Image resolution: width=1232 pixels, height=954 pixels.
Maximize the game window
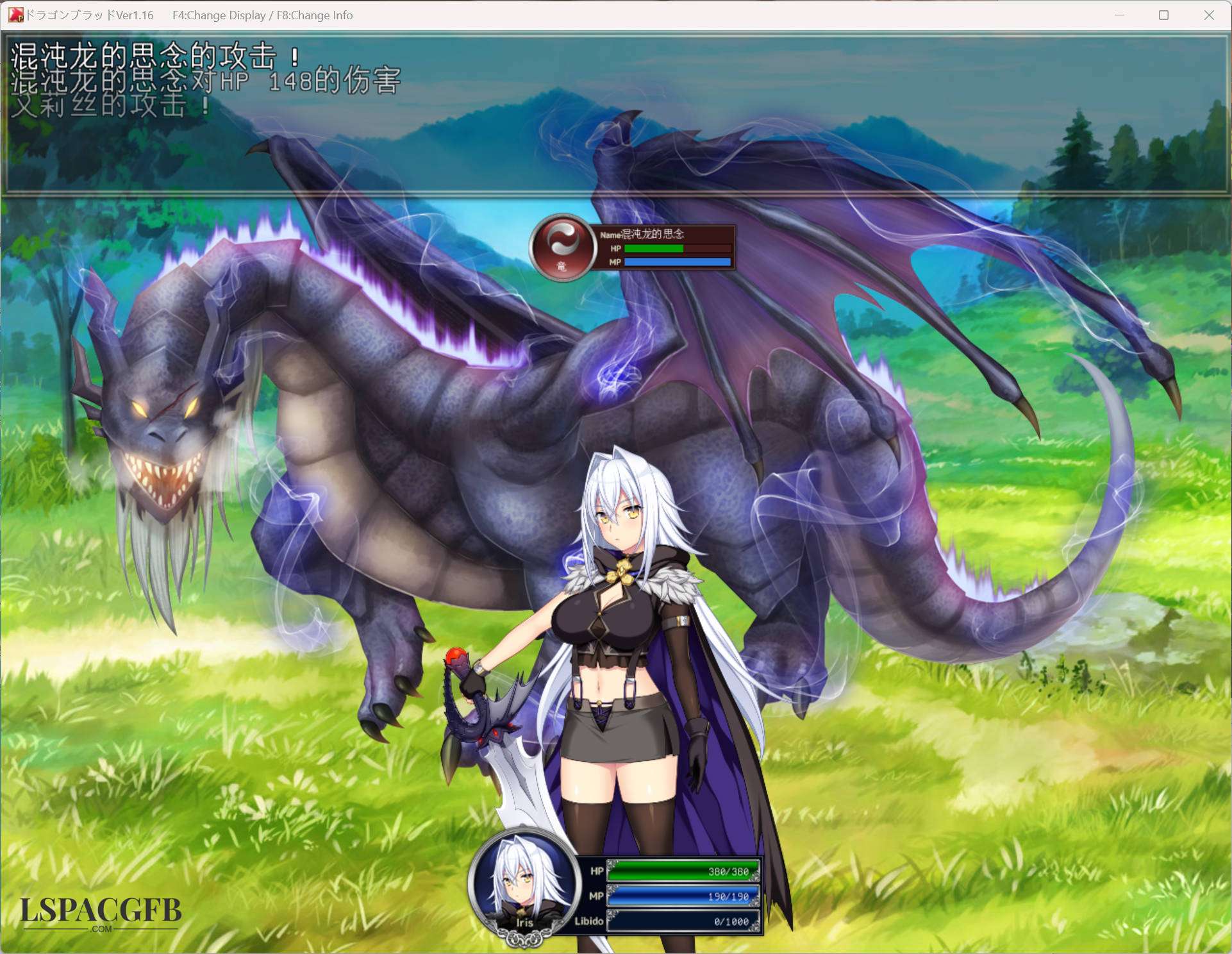pyautogui.click(x=1163, y=15)
